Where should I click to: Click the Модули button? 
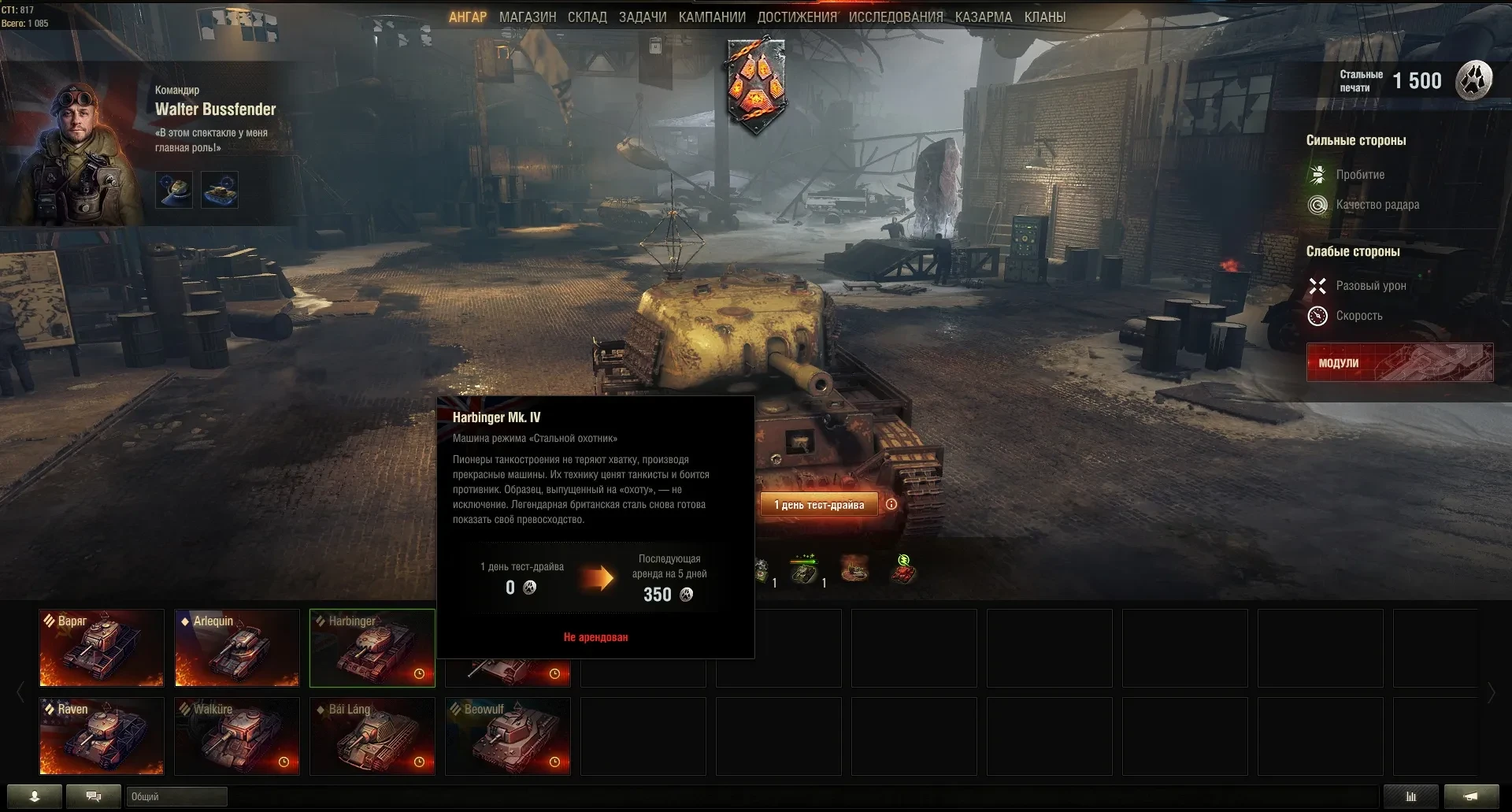(x=1399, y=362)
